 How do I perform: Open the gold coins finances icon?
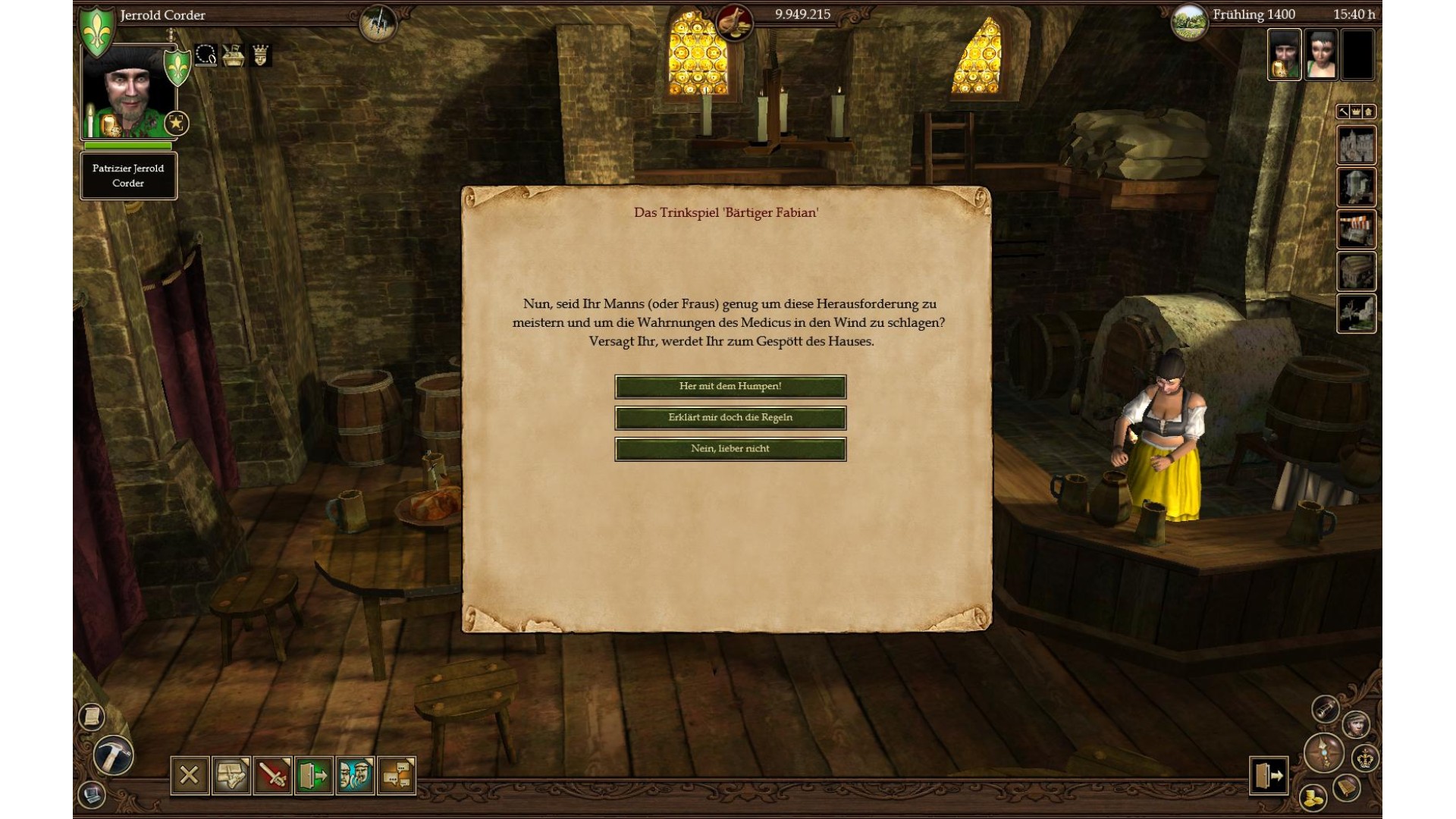[1313, 798]
